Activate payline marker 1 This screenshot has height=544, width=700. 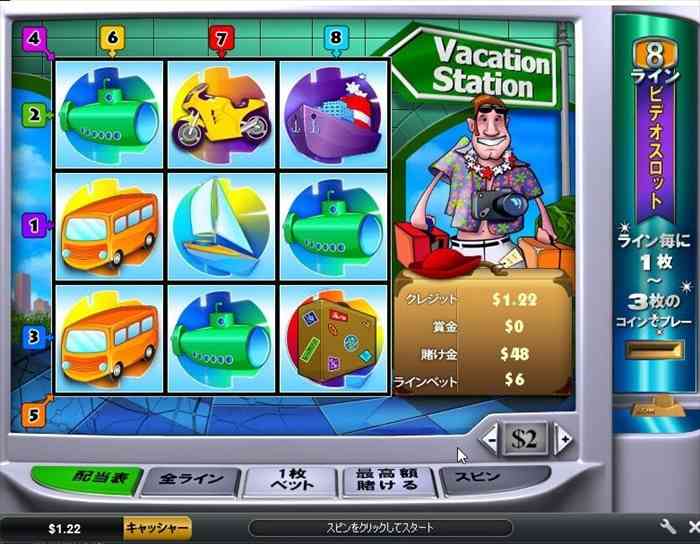32,227
